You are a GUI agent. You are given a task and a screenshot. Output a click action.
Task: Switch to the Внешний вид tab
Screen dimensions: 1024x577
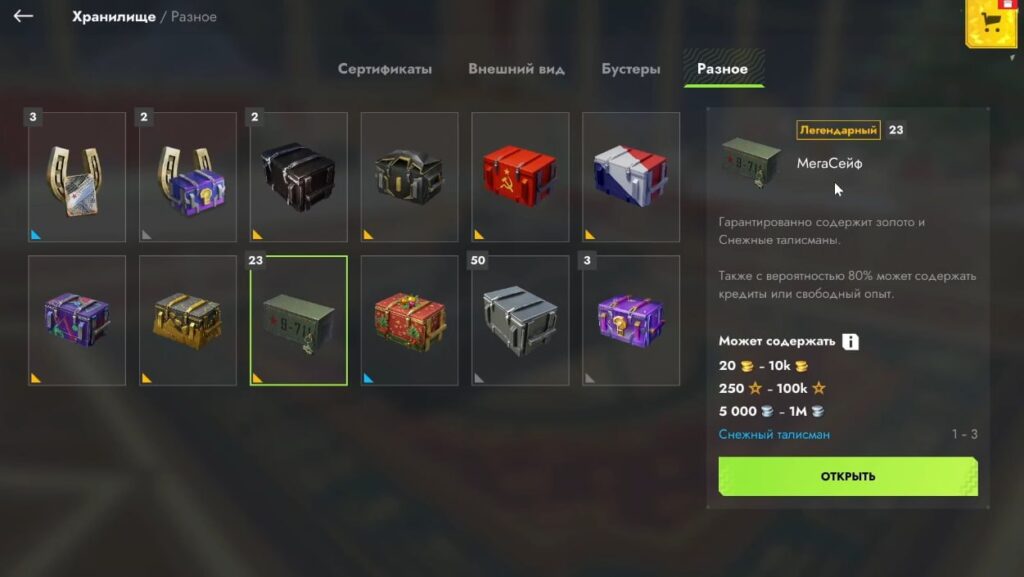click(516, 69)
